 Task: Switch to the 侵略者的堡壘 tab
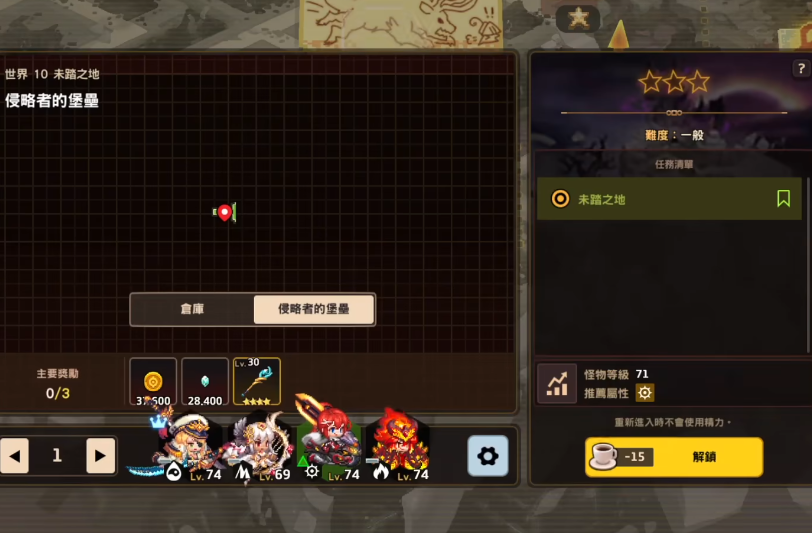pyautogui.click(x=314, y=310)
